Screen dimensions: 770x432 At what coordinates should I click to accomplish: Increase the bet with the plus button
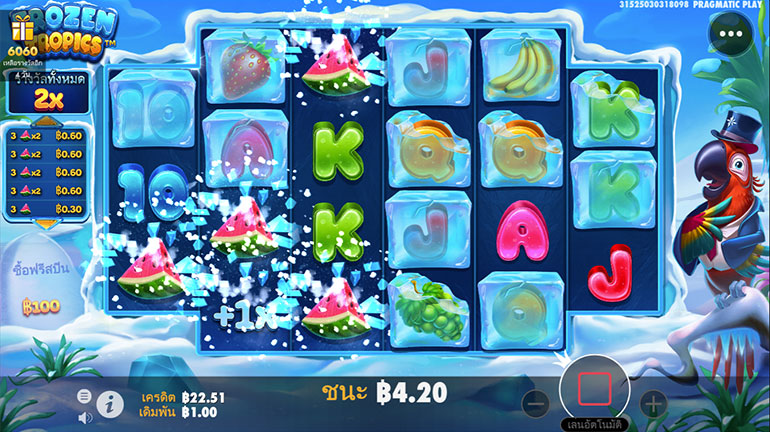653,405
